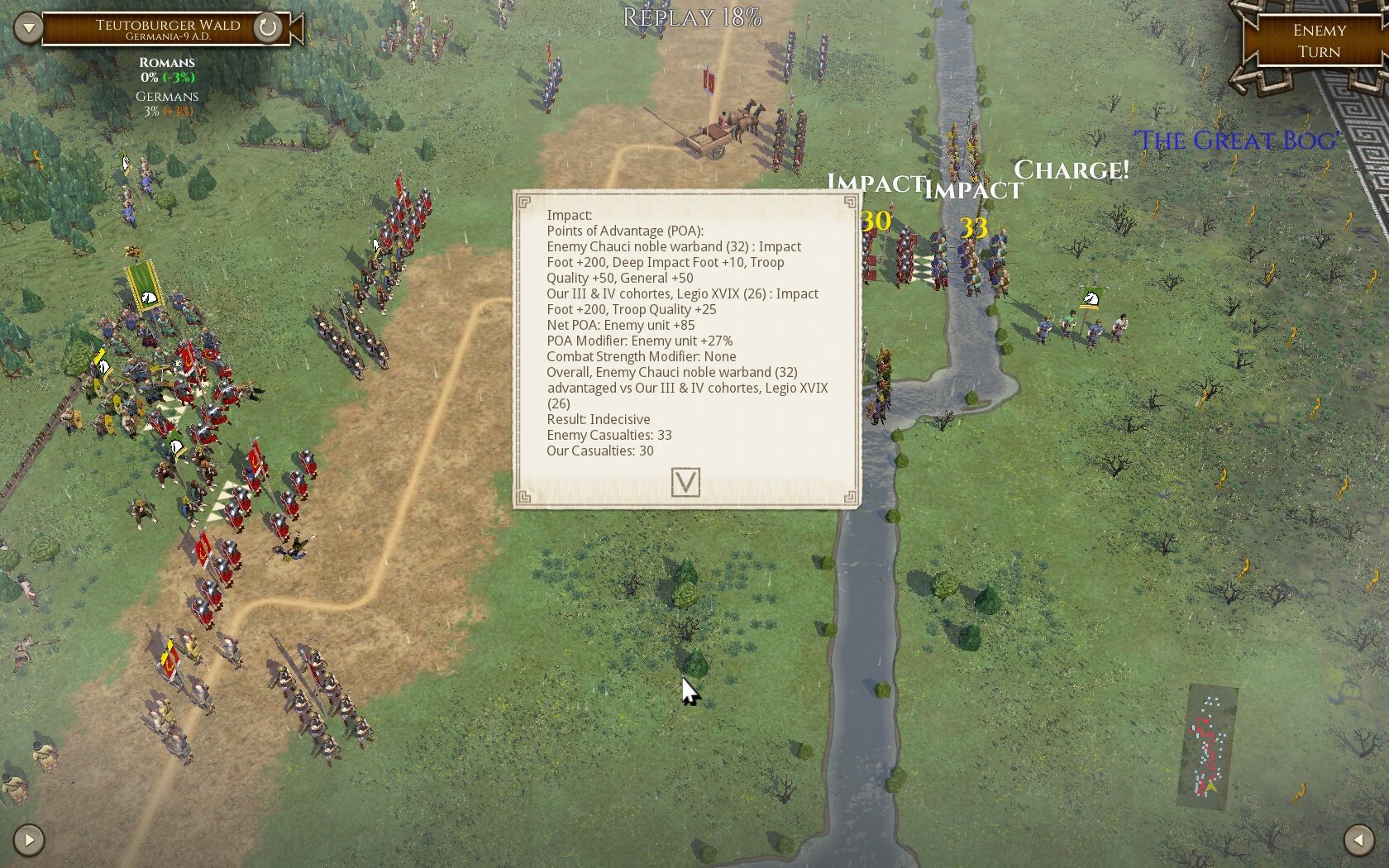Viewport: 1389px width, 868px height.
Task: Click the yellow 33 casualty number
Action: click(x=973, y=225)
